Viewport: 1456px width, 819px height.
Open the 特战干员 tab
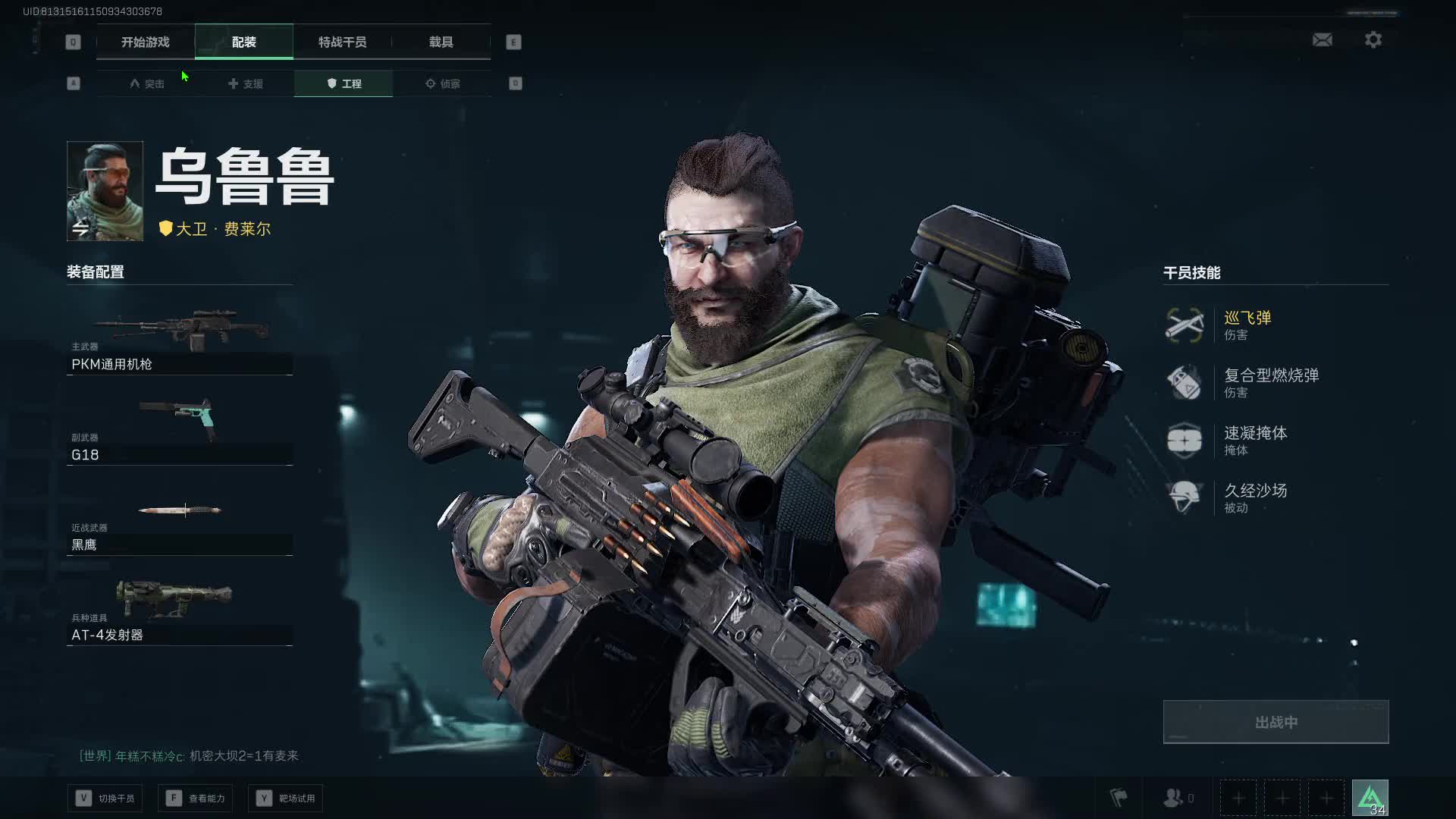342,42
